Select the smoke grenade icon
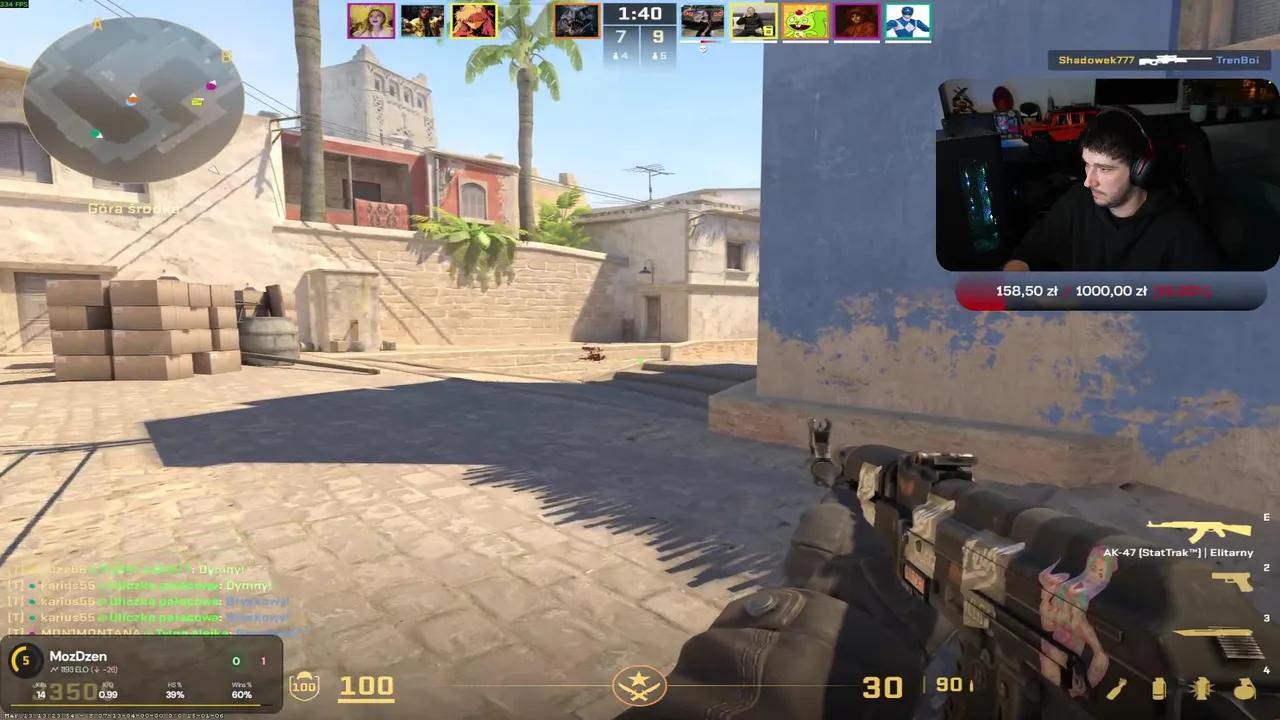The image size is (1280, 720). click(x=1159, y=690)
